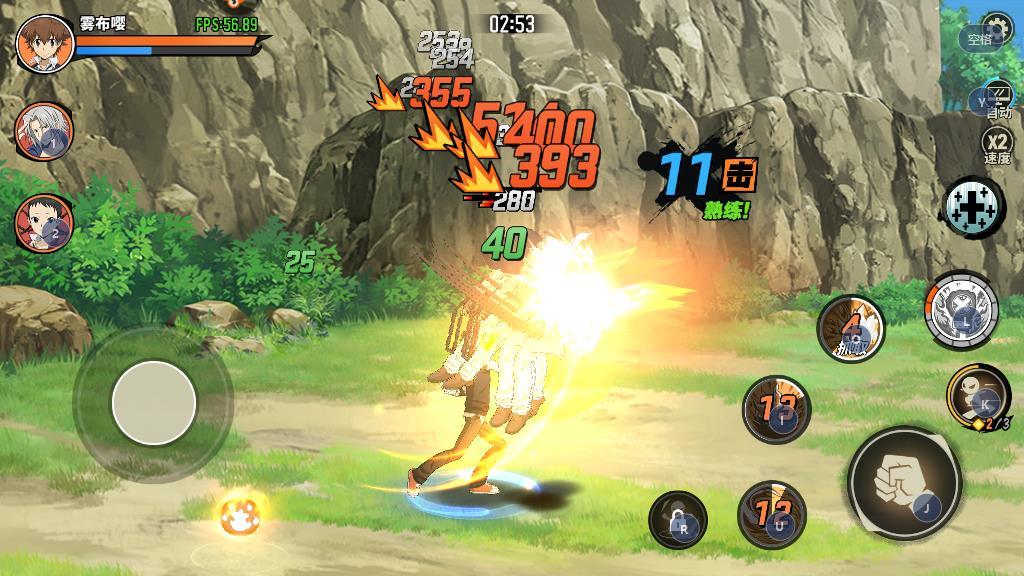Toggle the X2 battle speed button
1024x576 pixels.
point(997,148)
